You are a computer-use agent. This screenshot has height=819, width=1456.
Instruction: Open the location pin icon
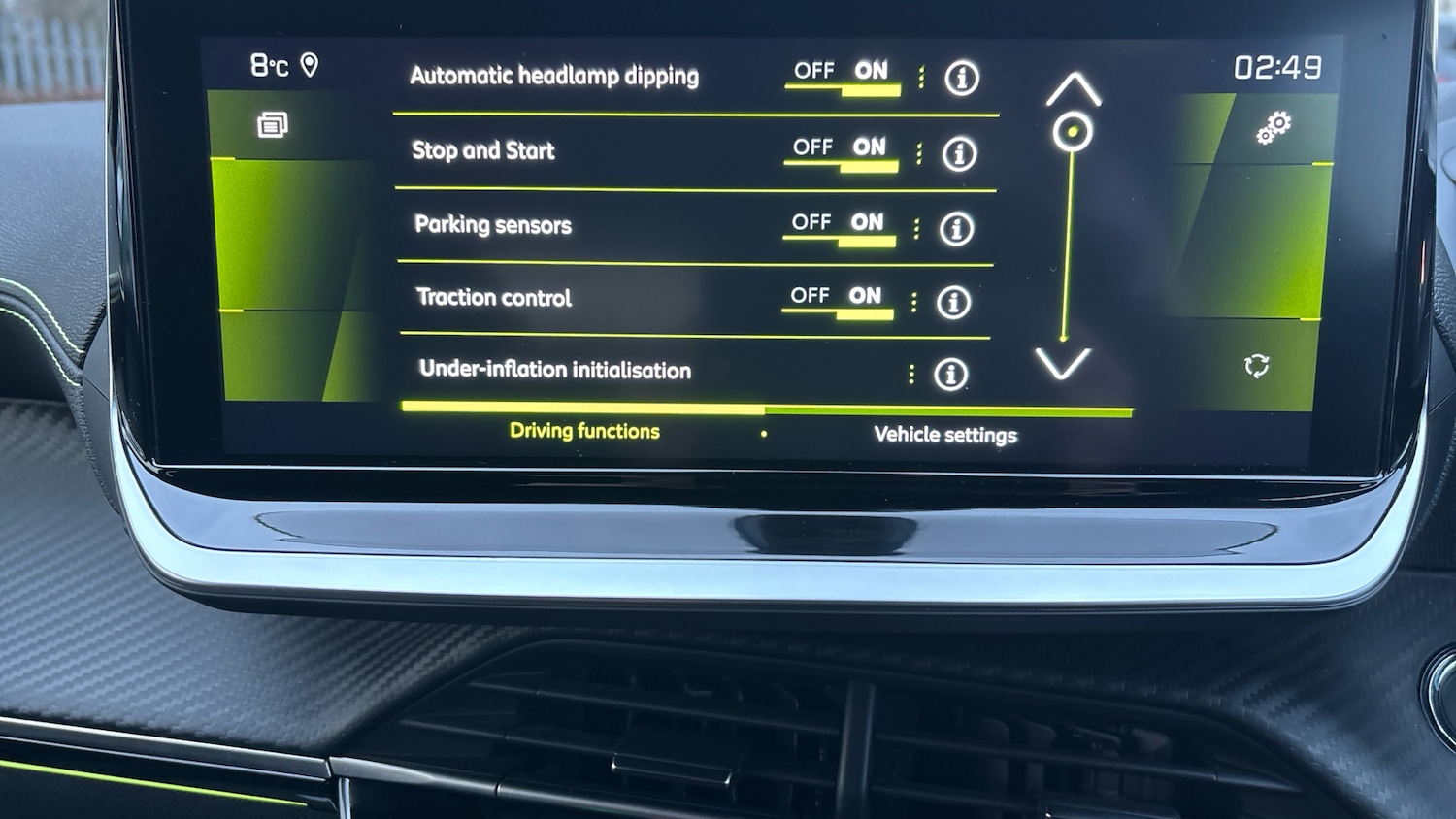[x=310, y=66]
